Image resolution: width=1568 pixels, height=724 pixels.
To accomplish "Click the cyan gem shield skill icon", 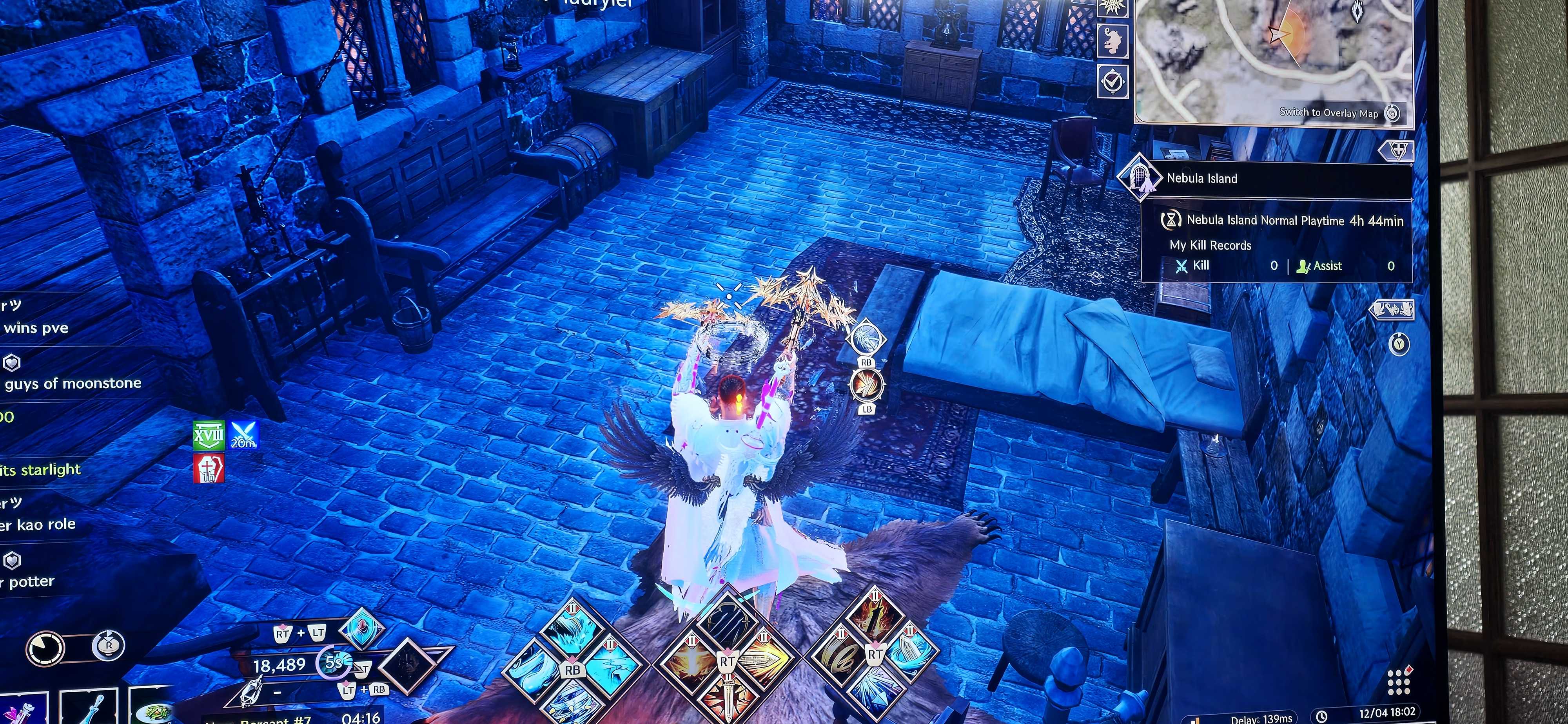I will [x=361, y=627].
